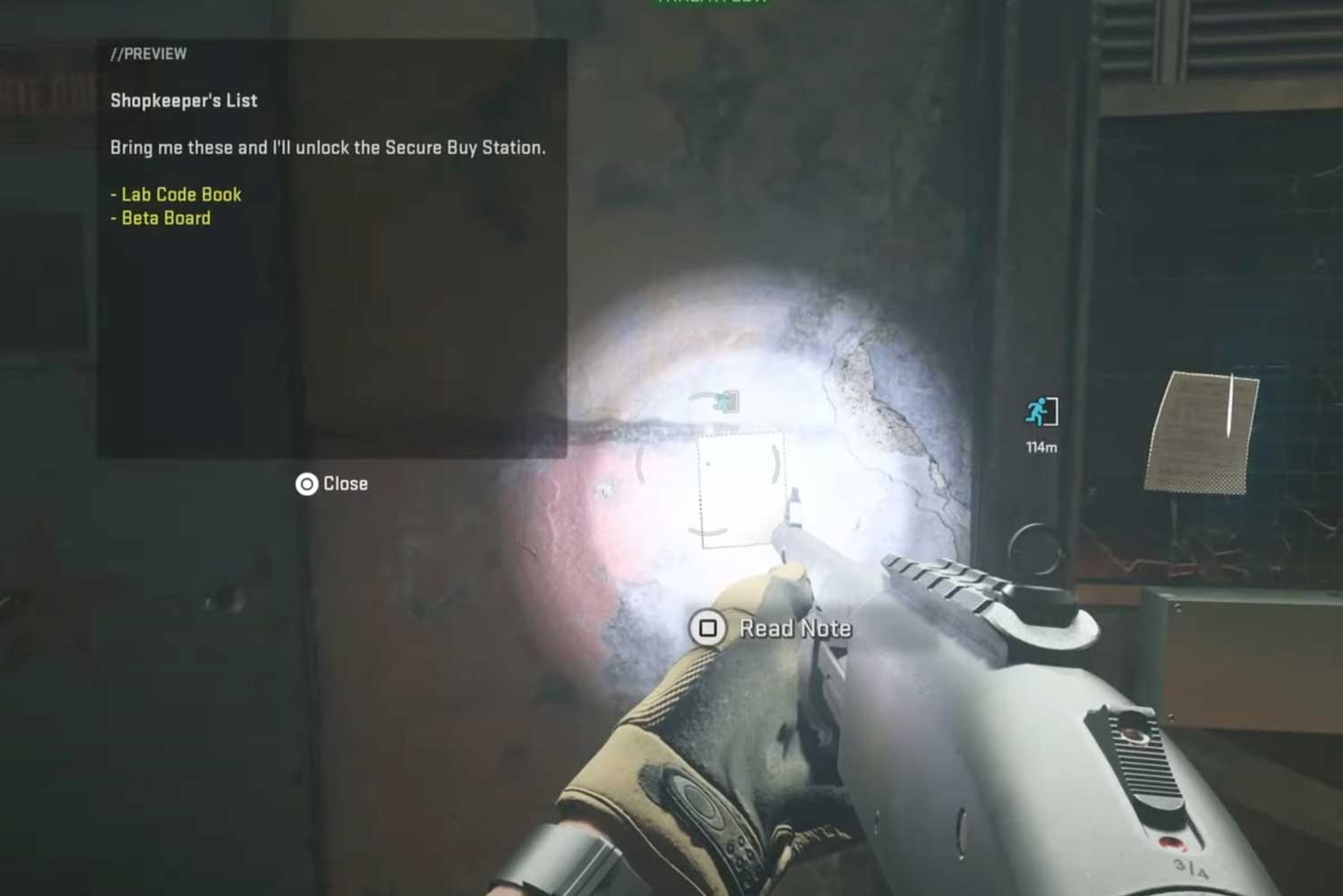Click the //PREVIEW header label
This screenshot has width=1343, height=896.
149,53
